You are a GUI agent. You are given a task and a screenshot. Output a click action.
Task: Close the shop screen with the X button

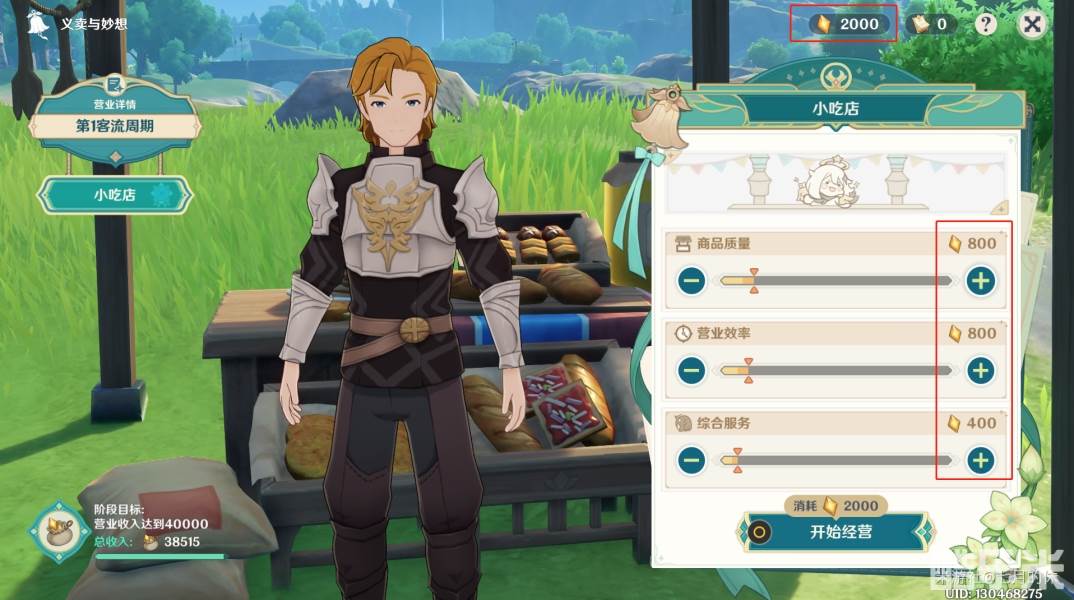(1035, 24)
